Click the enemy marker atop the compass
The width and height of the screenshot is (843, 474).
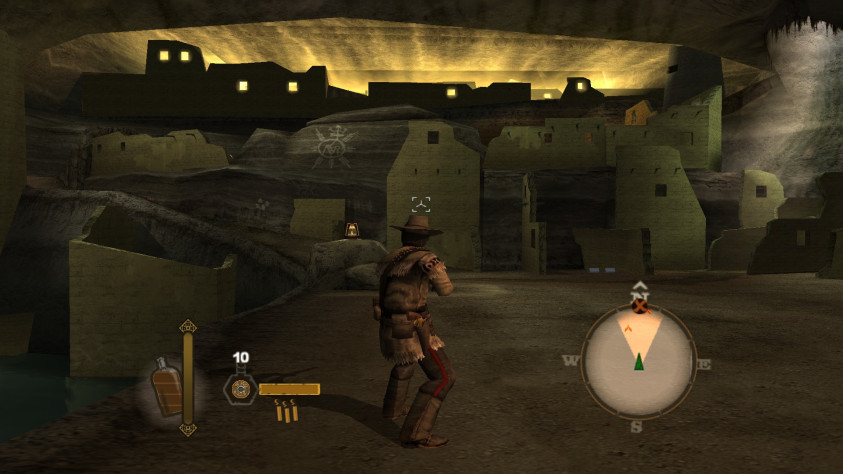(641, 306)
